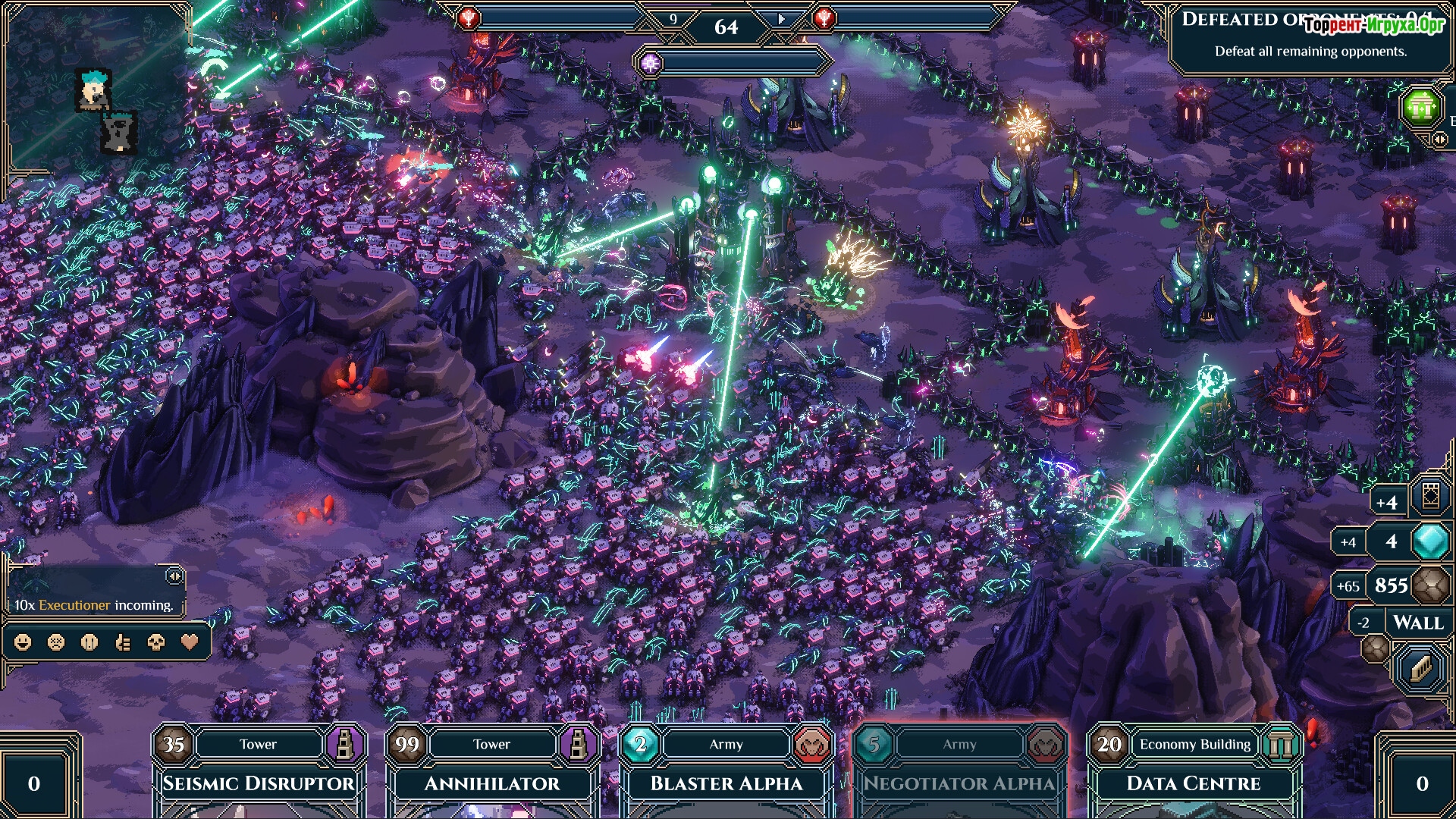Choose the Annihilator tower card

point(491,781)
